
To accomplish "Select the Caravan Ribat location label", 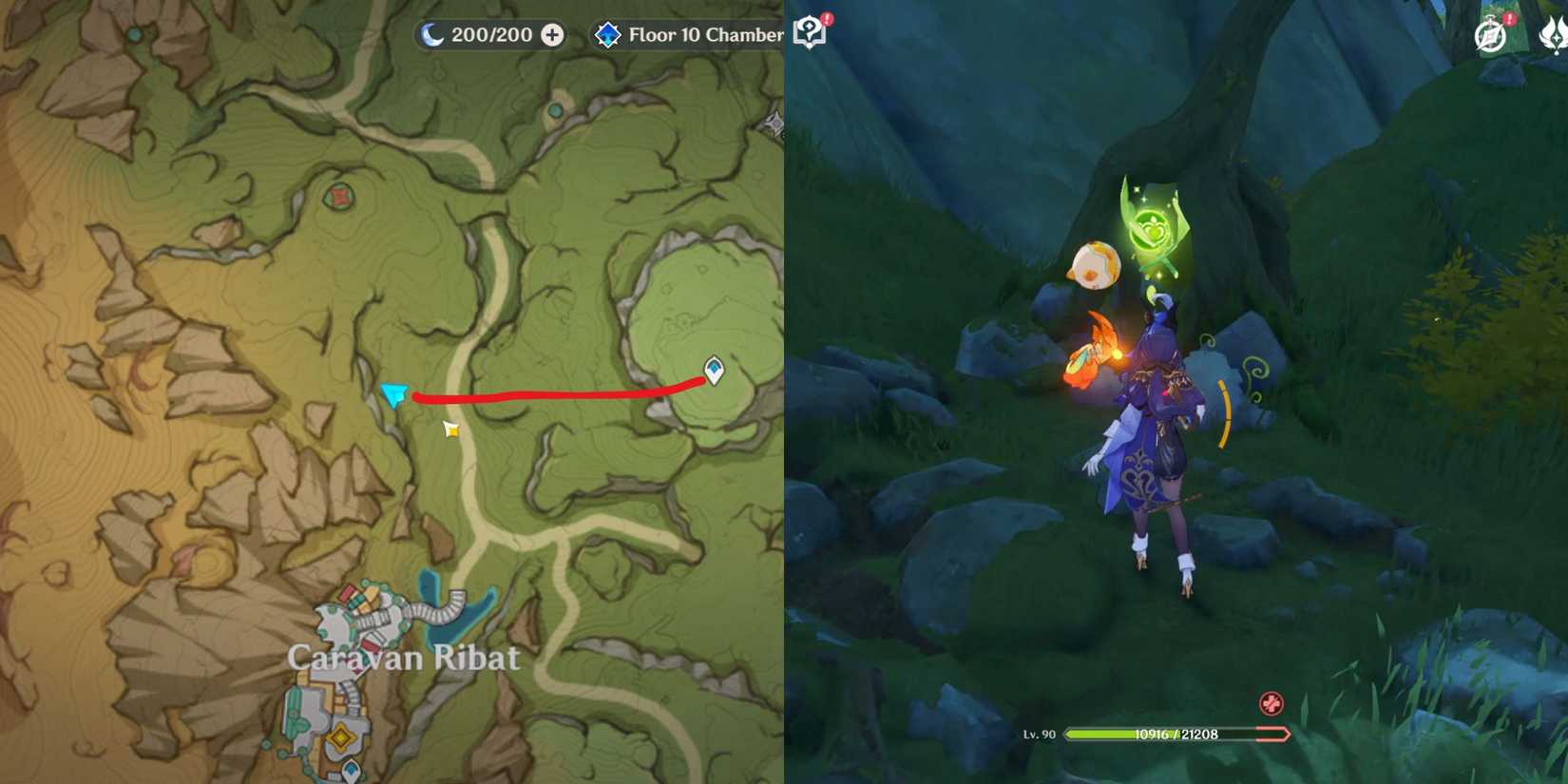I will click(406, 657).
